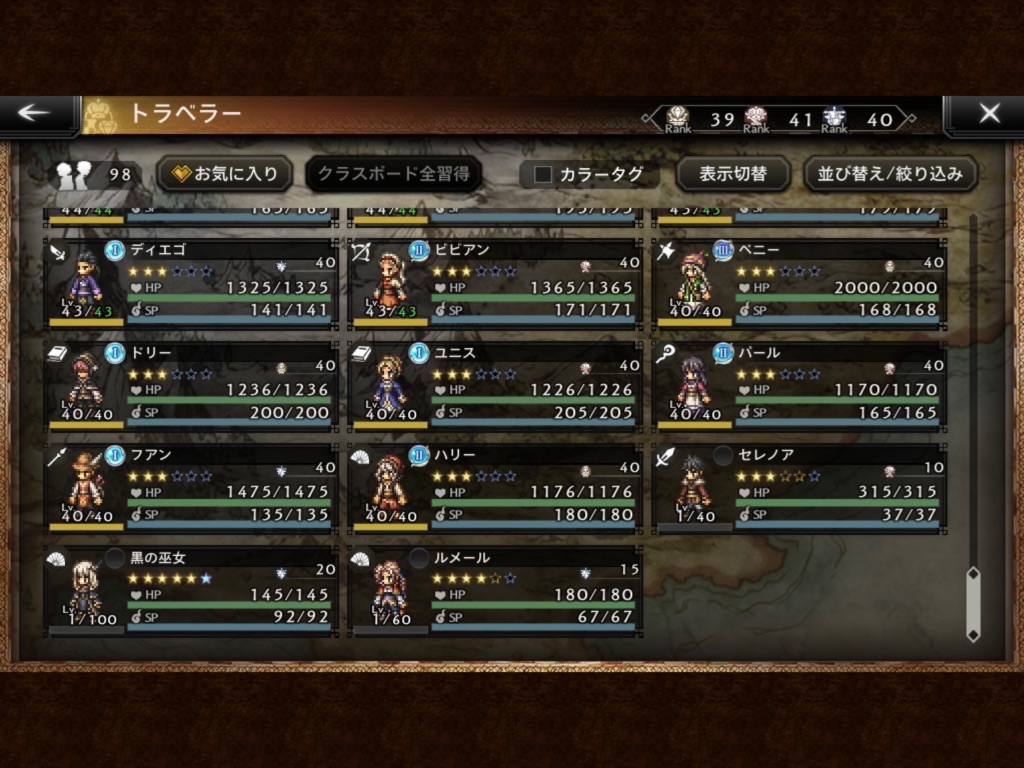This screenshot has width=1024, height=768.
Task: Open traveler フアン card
Action: (192, 487)
